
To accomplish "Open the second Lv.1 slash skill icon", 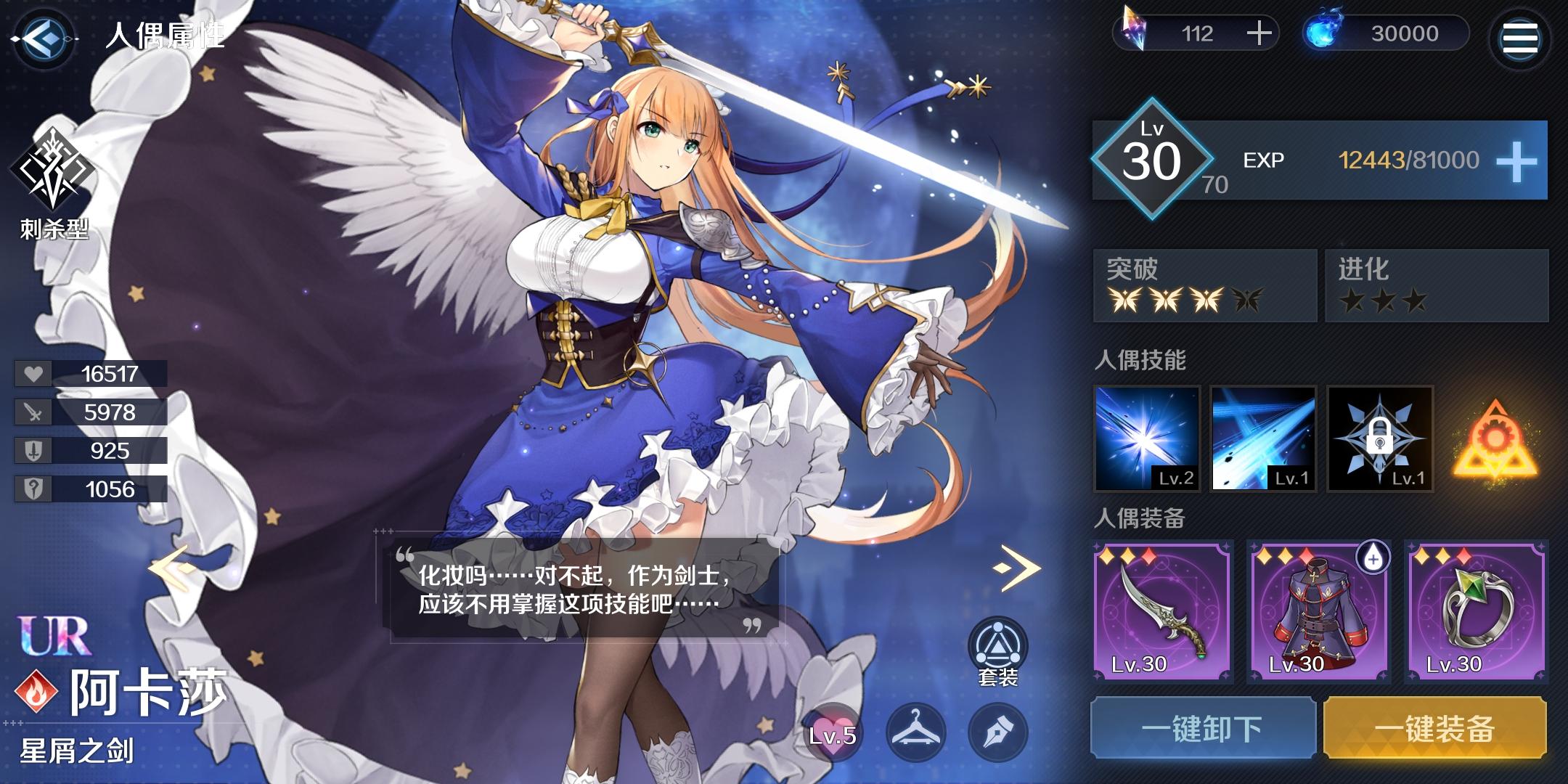I will tap(1263, 440).
